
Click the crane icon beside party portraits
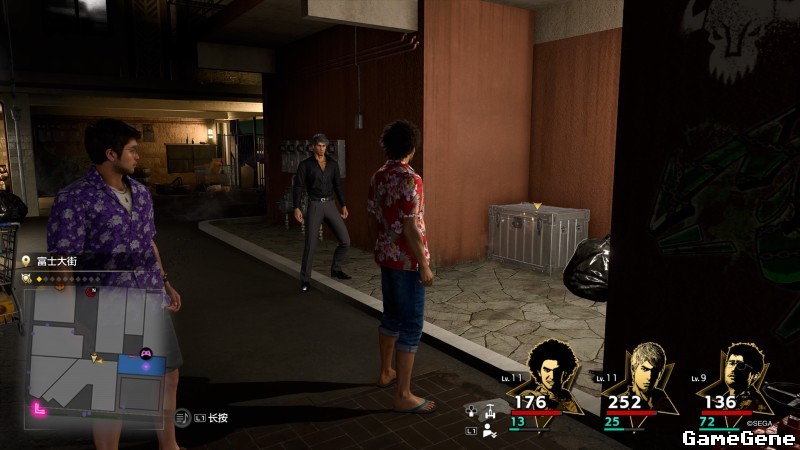[x=489, y=410]
